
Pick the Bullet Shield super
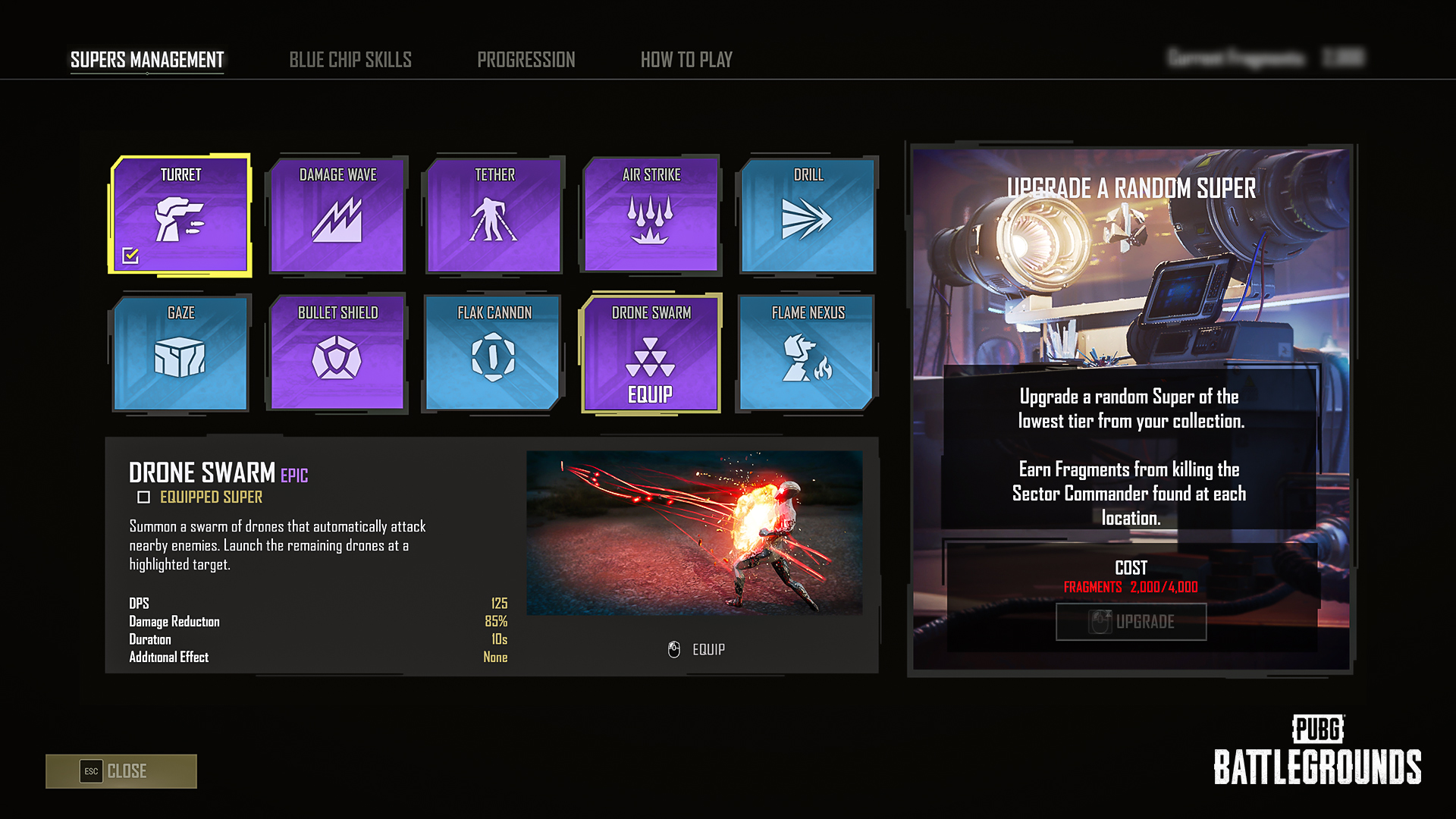tap(337, 353)
